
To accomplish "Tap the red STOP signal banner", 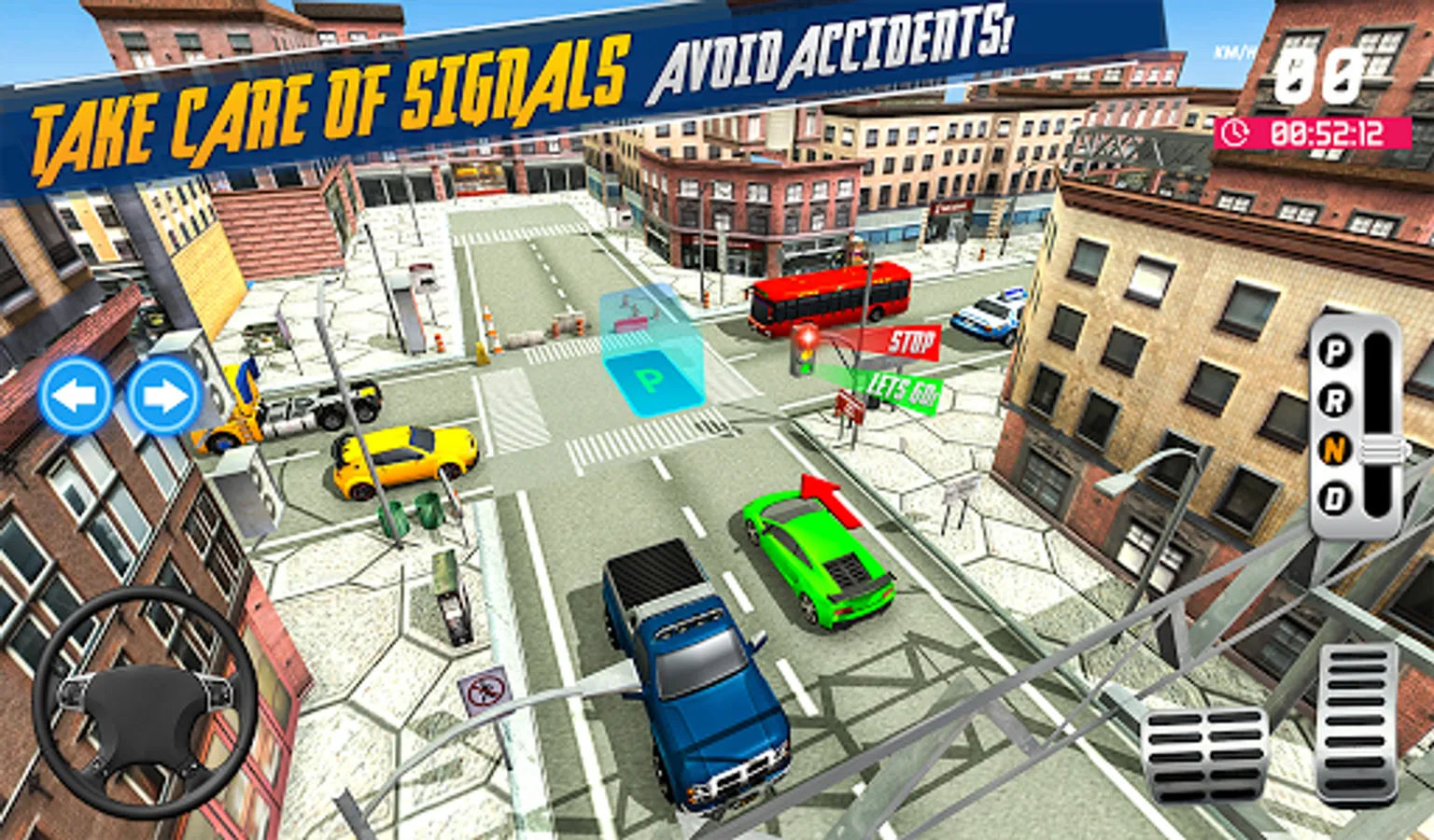I will tap(912, 343).
